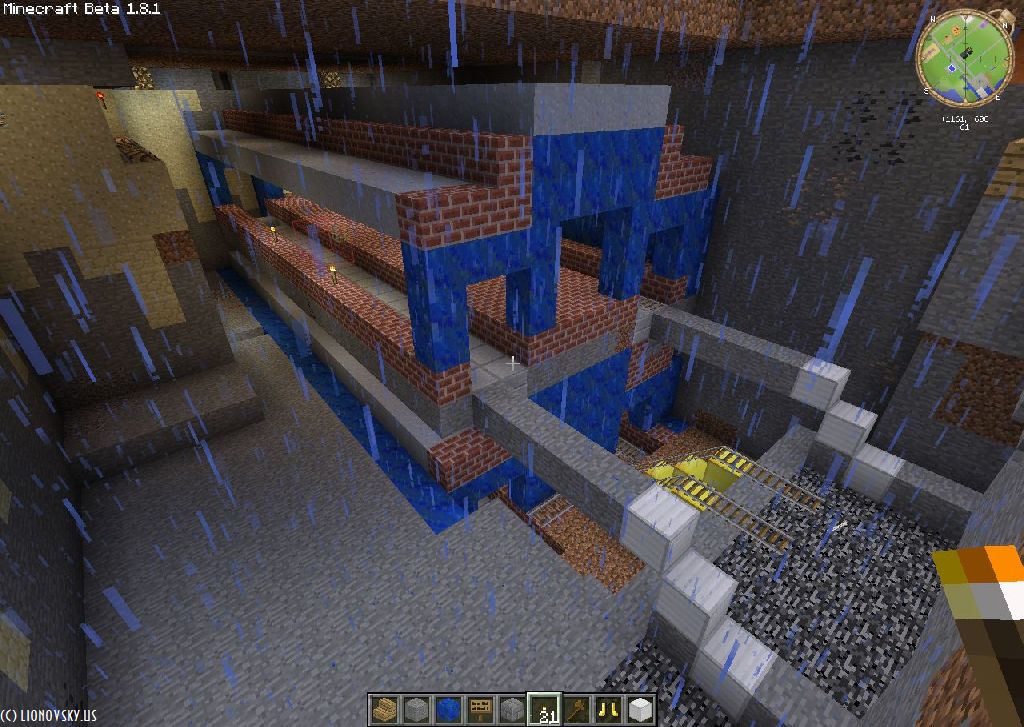Select the wooden stairs hotbar slot
Screen dimensions: 1024x727
pos(385,709)
